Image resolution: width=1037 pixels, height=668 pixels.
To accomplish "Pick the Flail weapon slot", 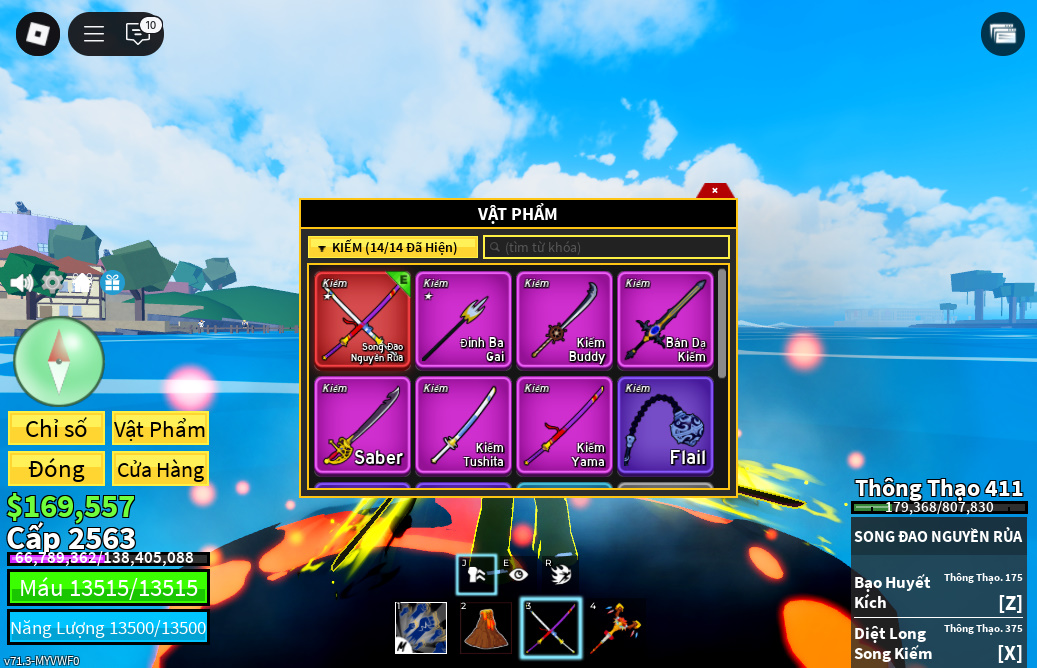I will tap(666, 425).
